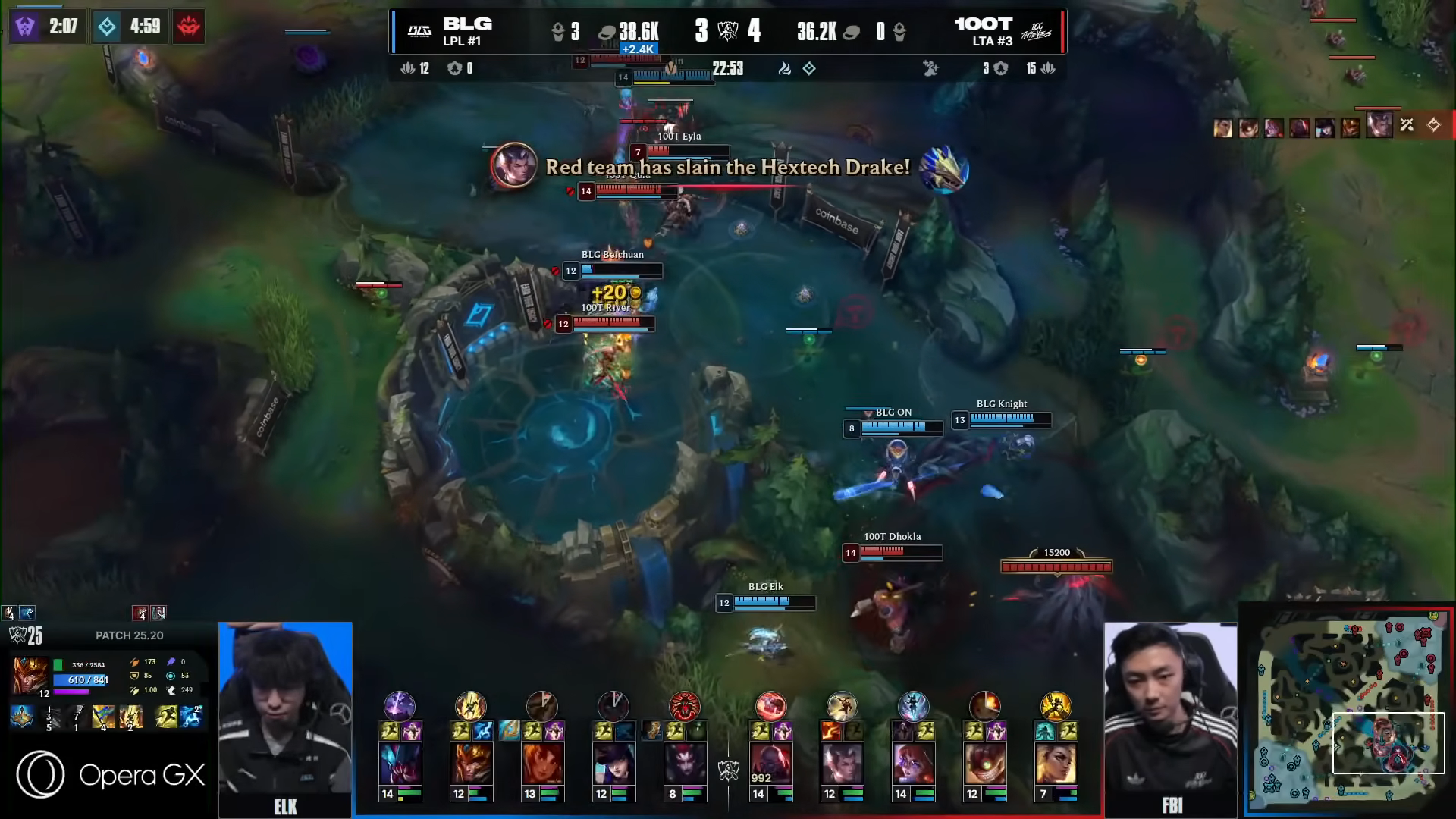Select the champion portrait showing 992
1456x819 pixels.
[770, 762]
